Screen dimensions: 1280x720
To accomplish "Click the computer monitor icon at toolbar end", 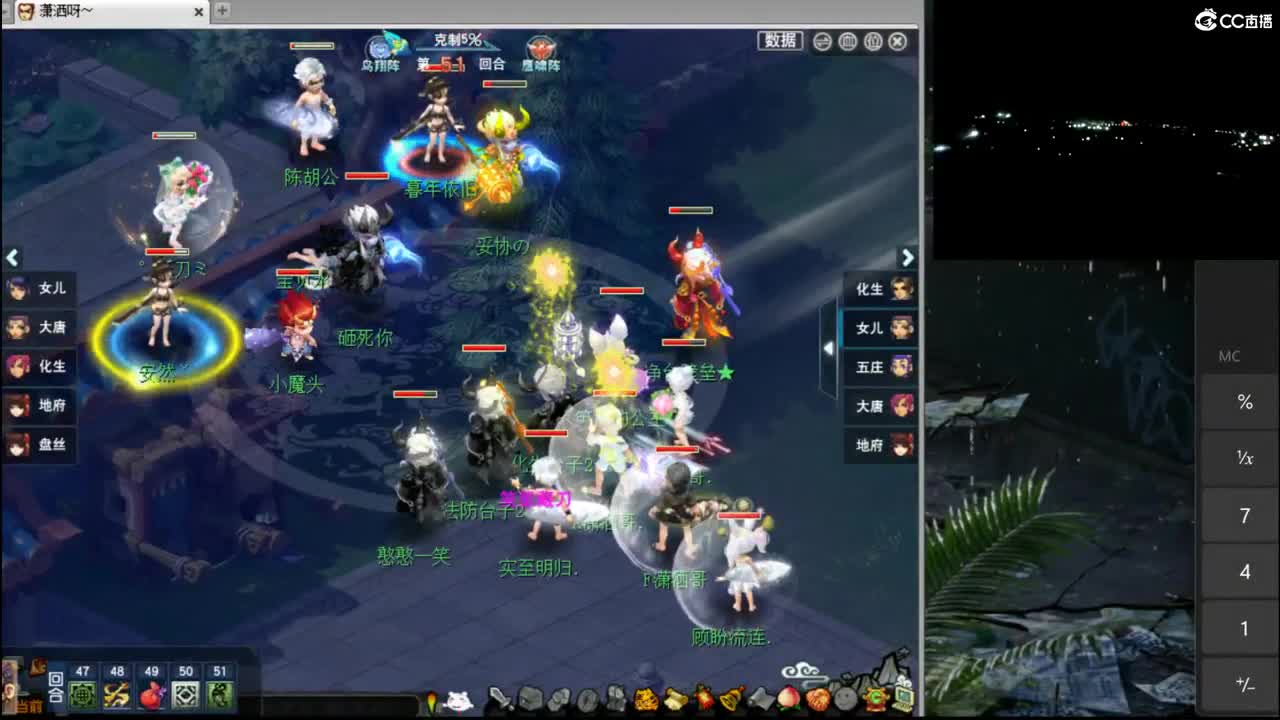I will [902, 700].
